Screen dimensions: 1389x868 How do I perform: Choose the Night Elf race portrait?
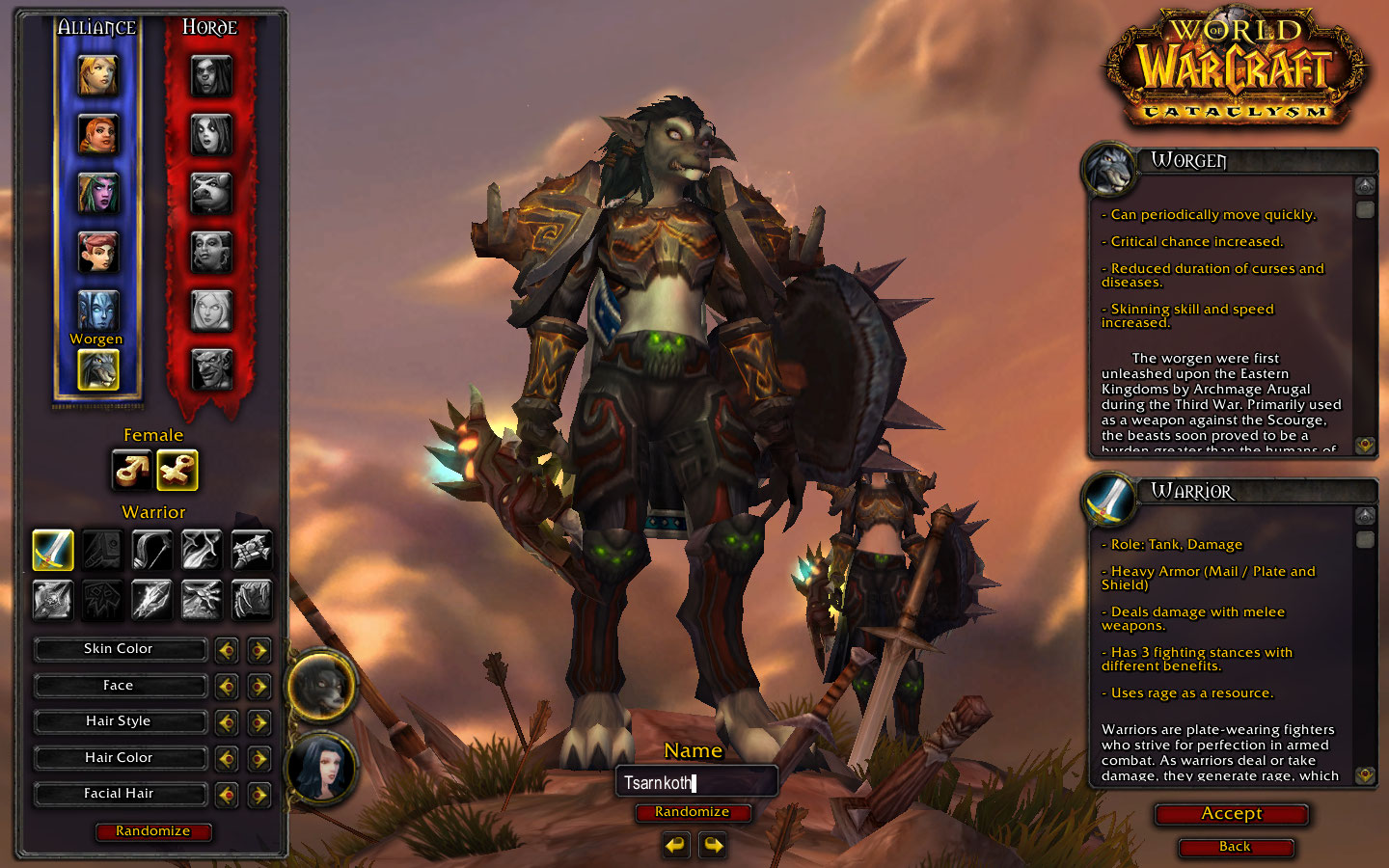coord(98,193)
